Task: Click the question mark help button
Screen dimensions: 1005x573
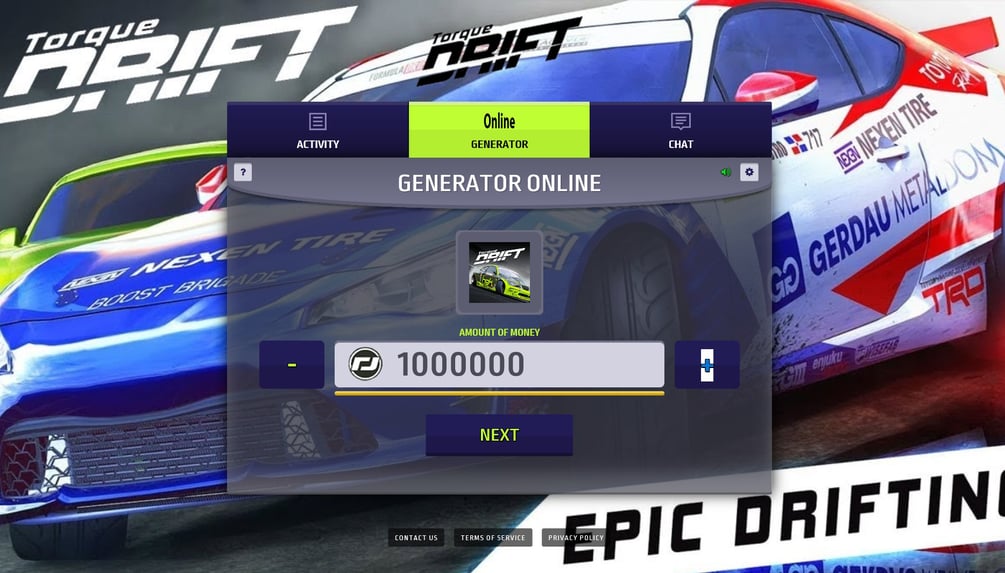Action: click(x=242, y=172)
